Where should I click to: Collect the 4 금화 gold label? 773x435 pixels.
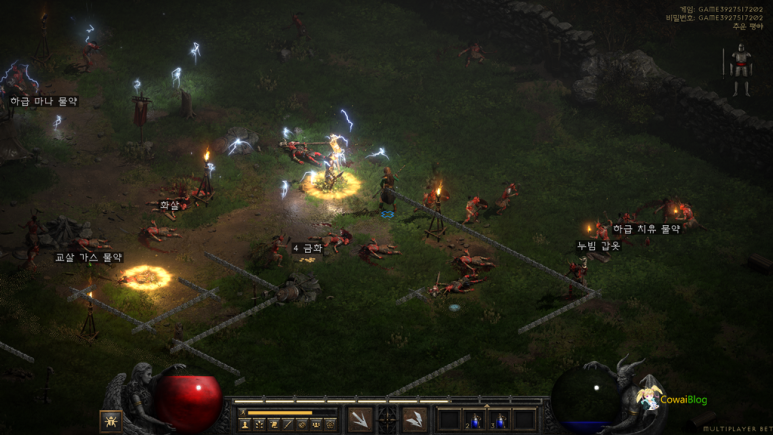coord(308,247)
